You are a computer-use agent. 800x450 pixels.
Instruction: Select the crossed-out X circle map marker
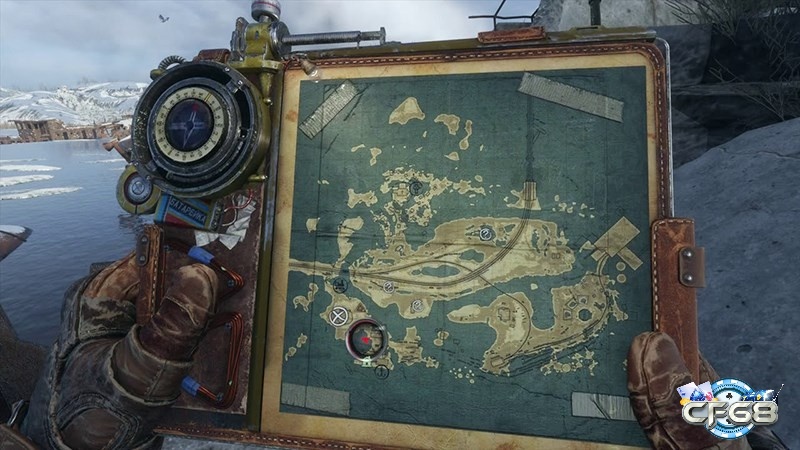pyautogui.click(x=339, y=316)
